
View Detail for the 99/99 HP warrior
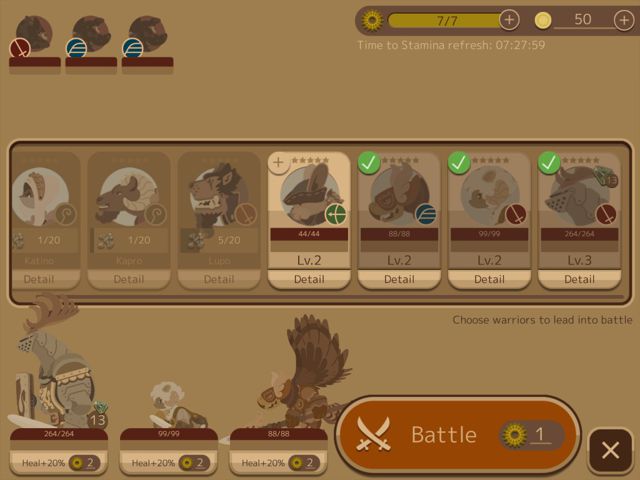(488, 279)
